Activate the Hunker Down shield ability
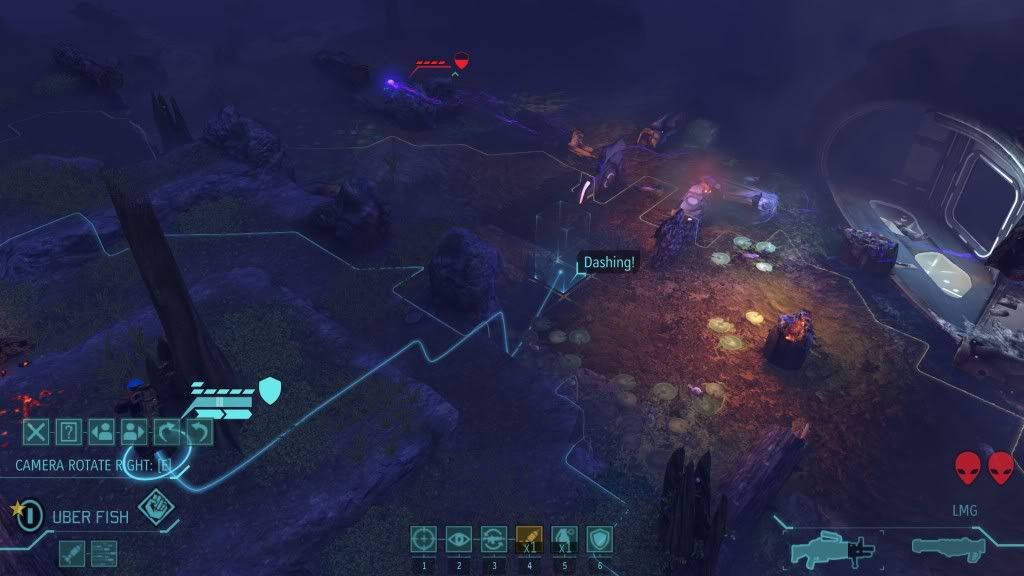This screenshot has height=576, width=1024. (599, 540)
